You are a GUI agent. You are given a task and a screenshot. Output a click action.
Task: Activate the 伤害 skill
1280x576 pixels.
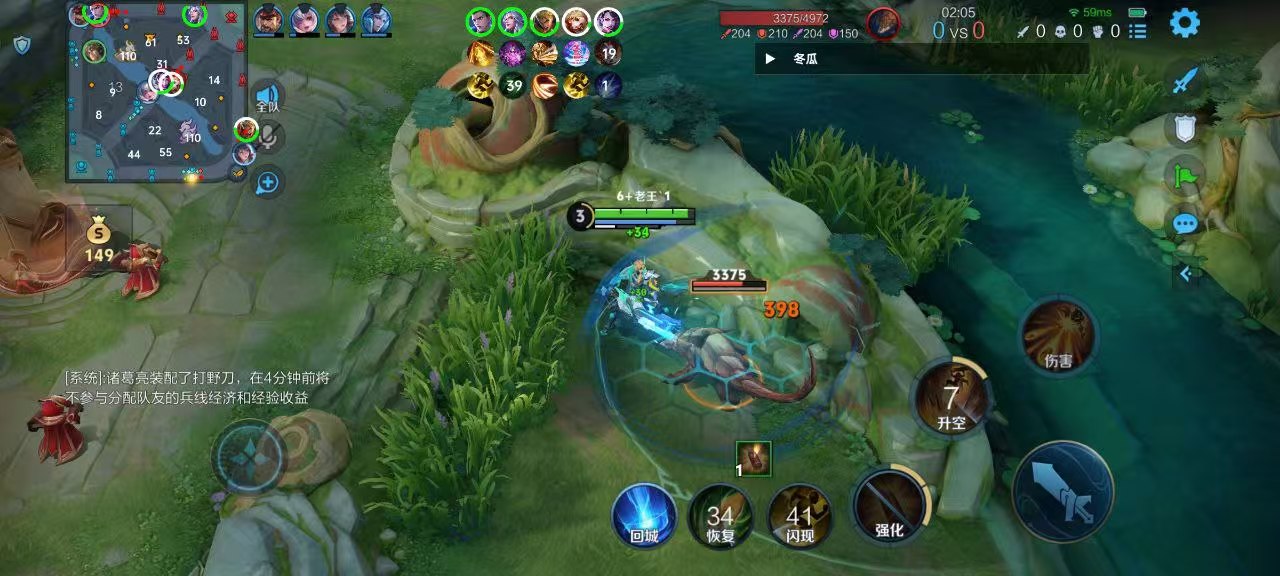pyautogui.click(x=1058, y=336)
